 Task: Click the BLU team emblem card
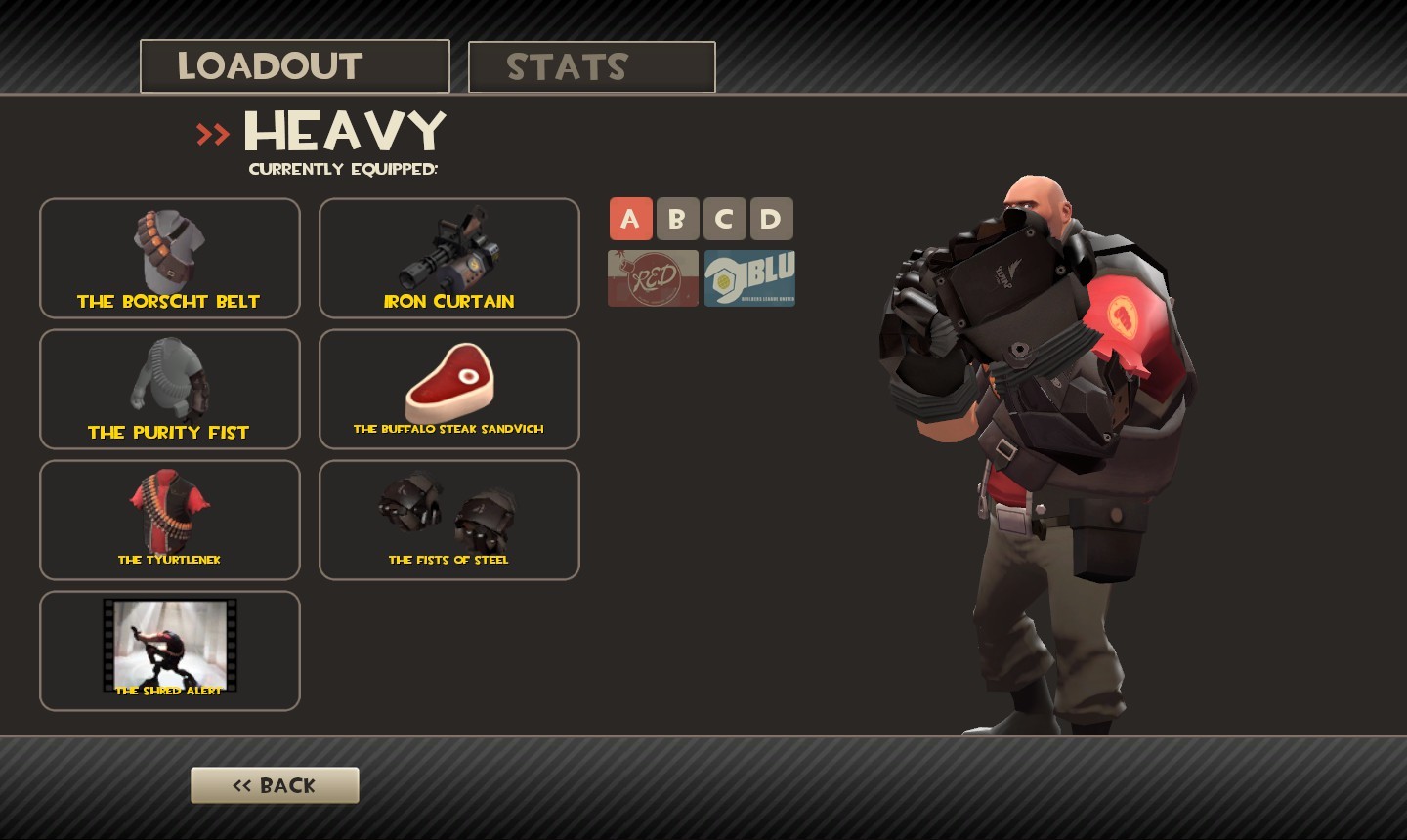click(748, 277)
